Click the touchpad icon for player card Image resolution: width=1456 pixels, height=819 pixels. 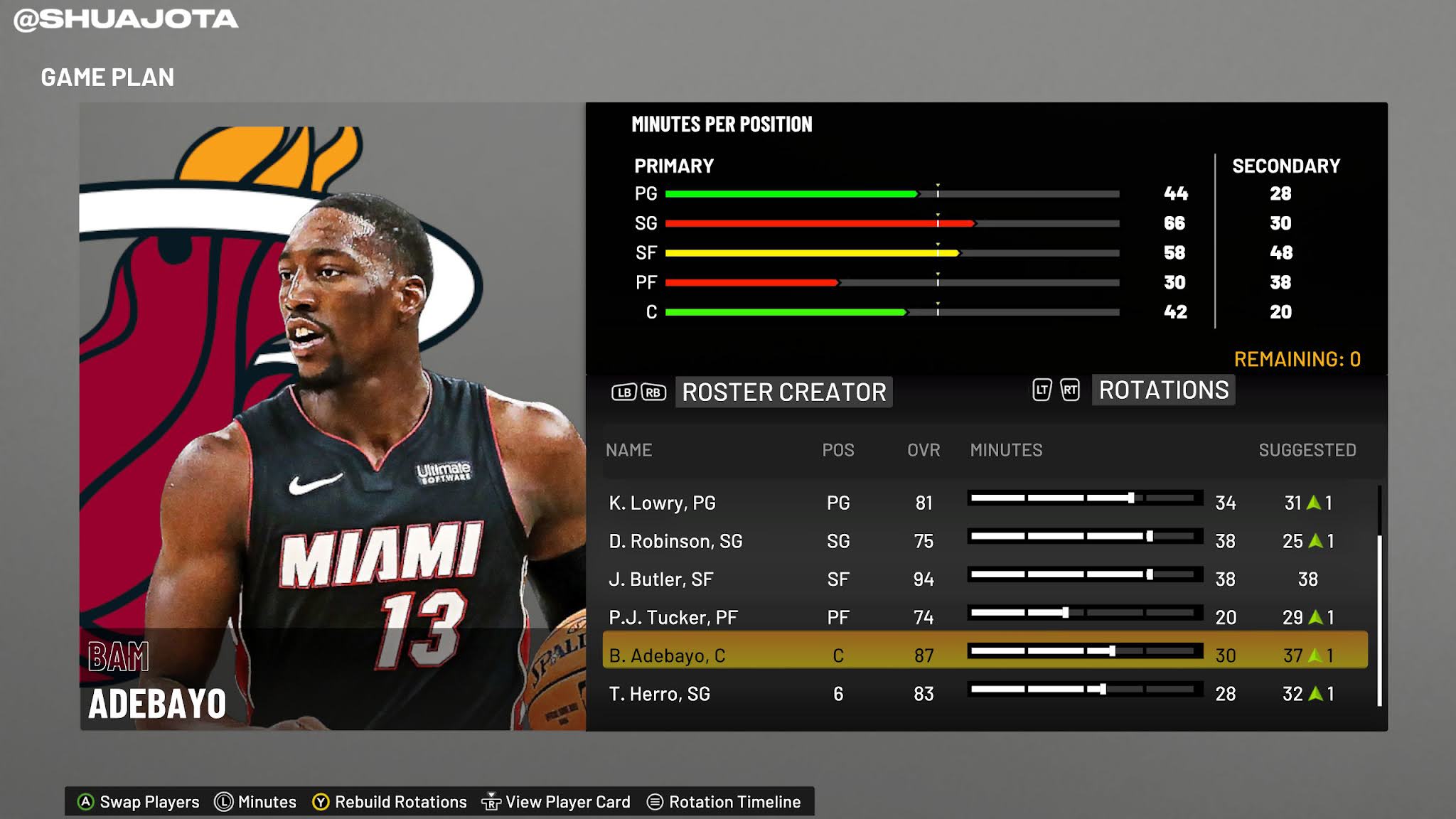pyautogui.click(x=491, y=801)
